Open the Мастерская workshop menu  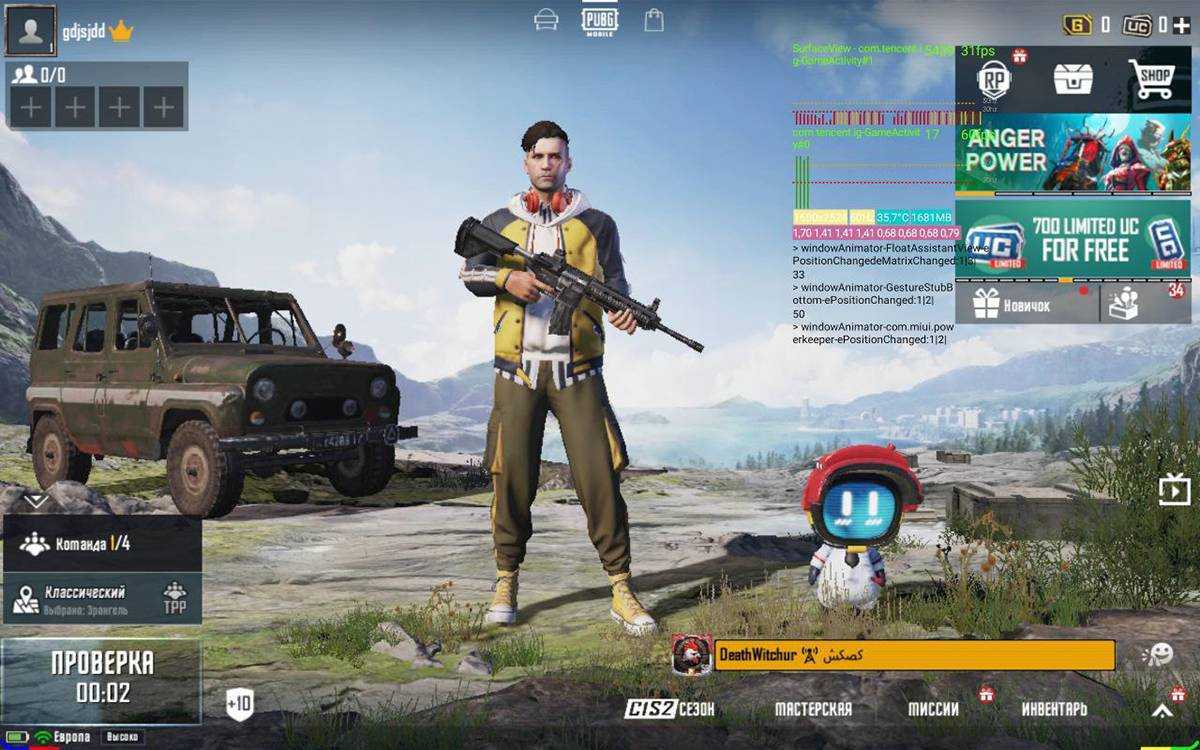tap(813, 709)
